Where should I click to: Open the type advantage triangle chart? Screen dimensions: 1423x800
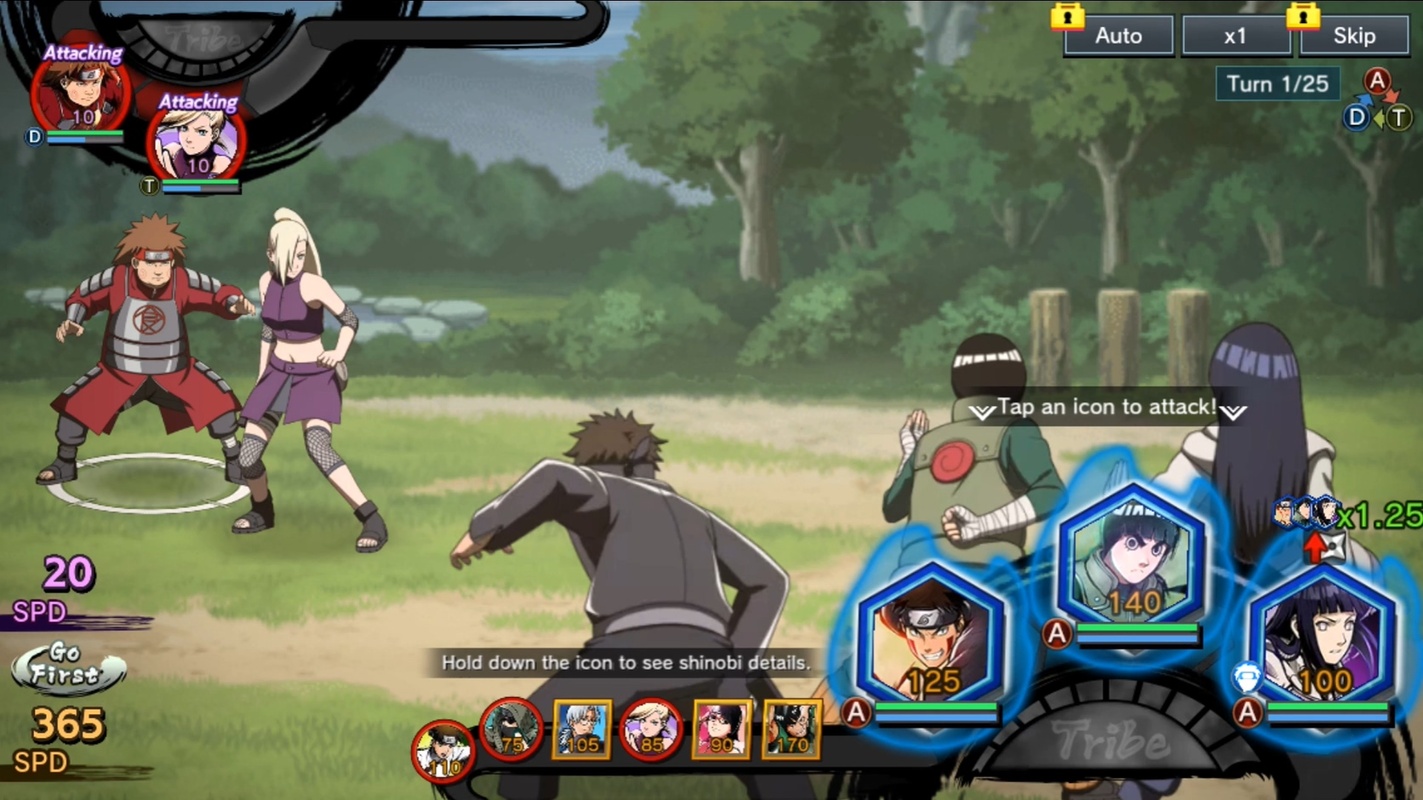pos(1379,101)
